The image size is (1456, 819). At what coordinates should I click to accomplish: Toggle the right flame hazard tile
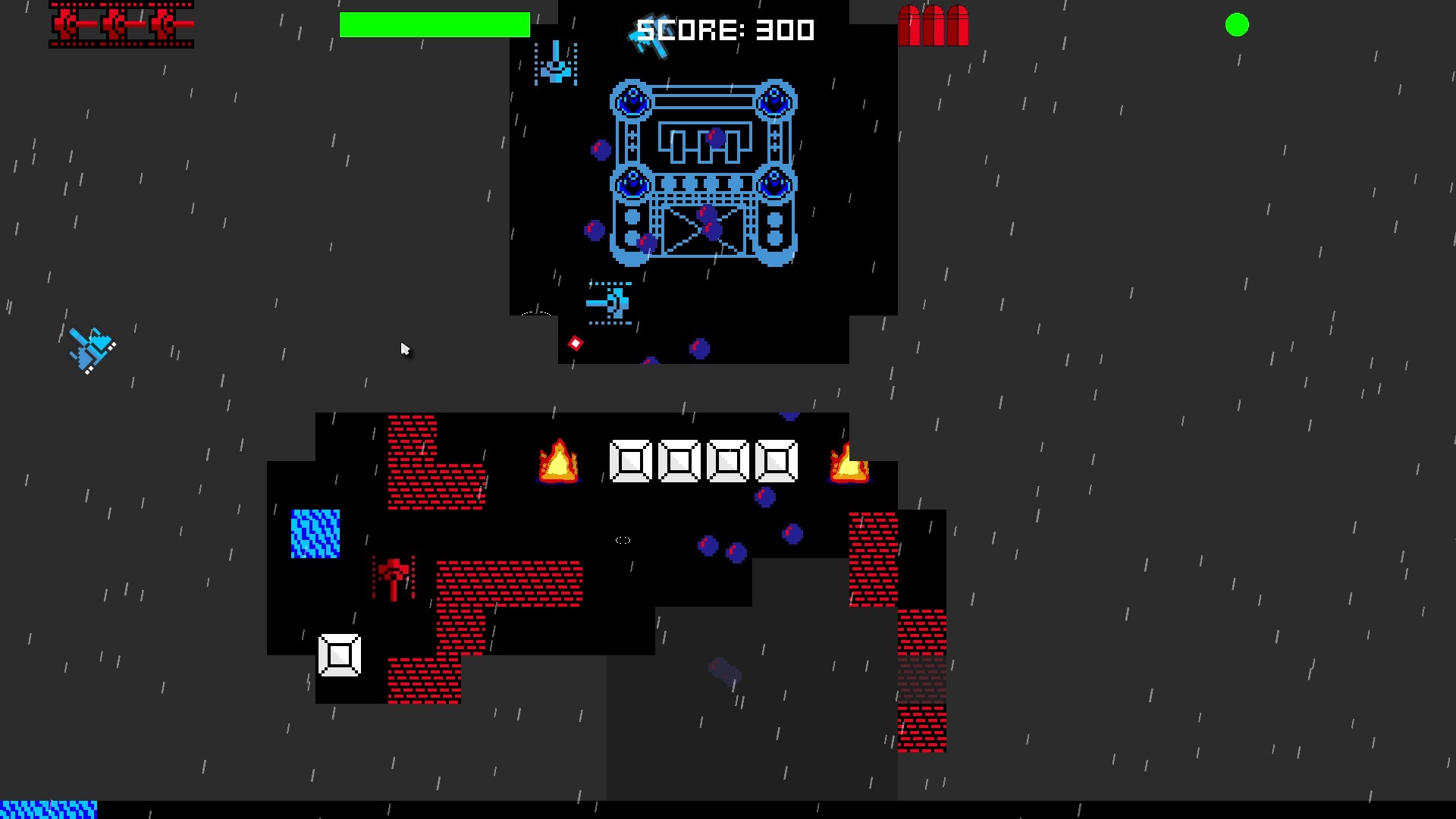(x=849, y=465)
